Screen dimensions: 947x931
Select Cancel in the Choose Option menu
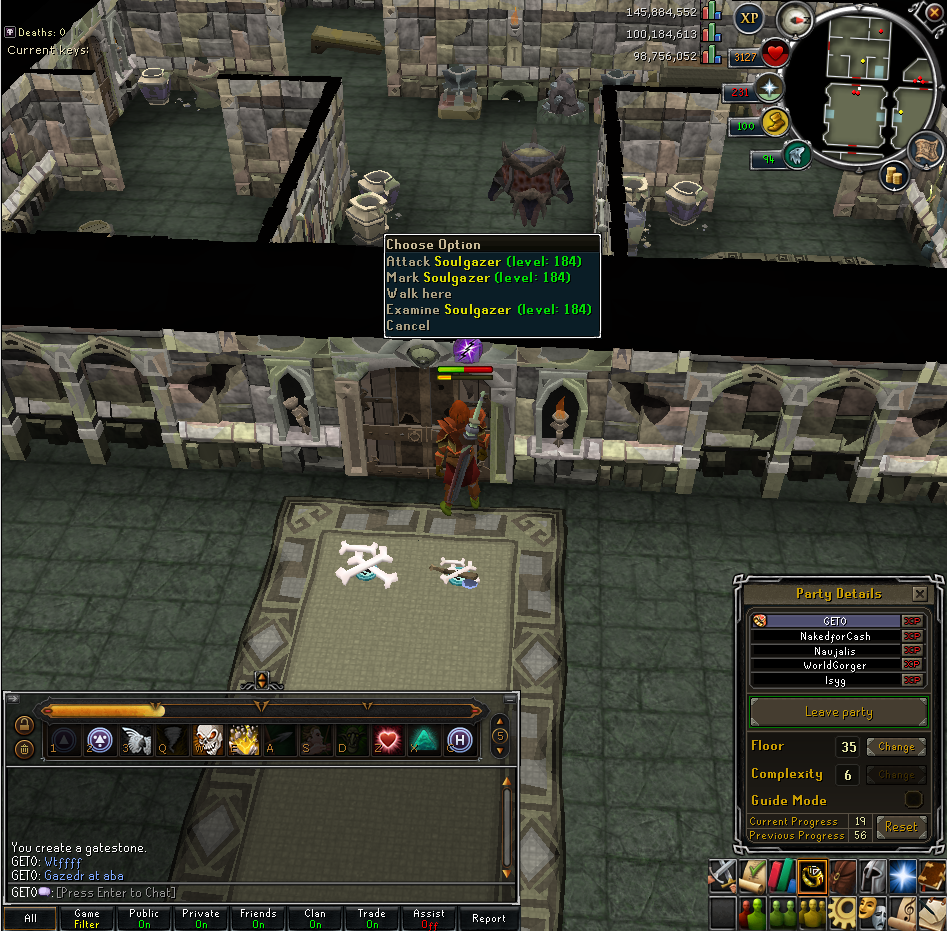[408, 325]
